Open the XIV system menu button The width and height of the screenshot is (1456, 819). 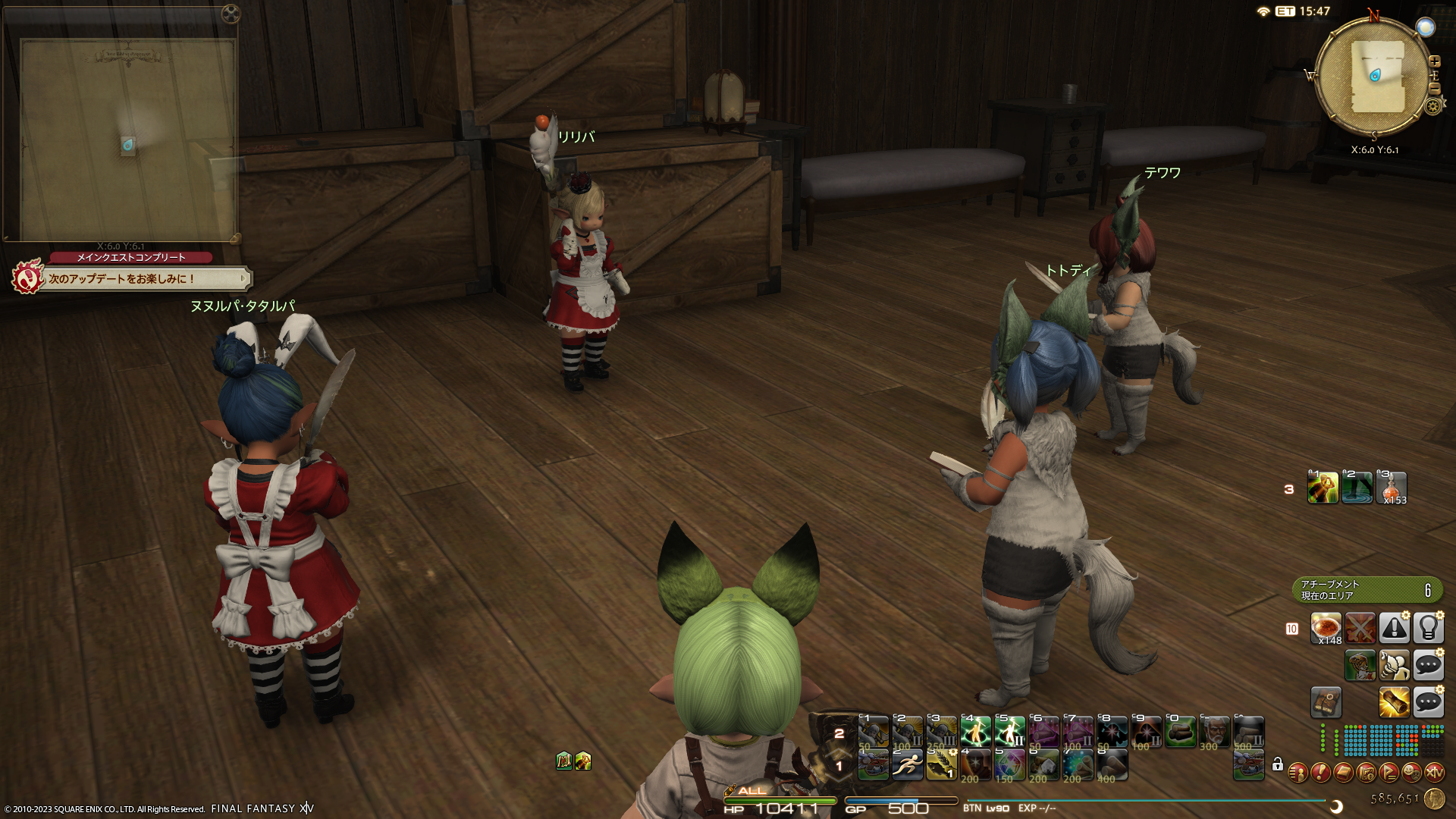click(x=1434, y=773)
